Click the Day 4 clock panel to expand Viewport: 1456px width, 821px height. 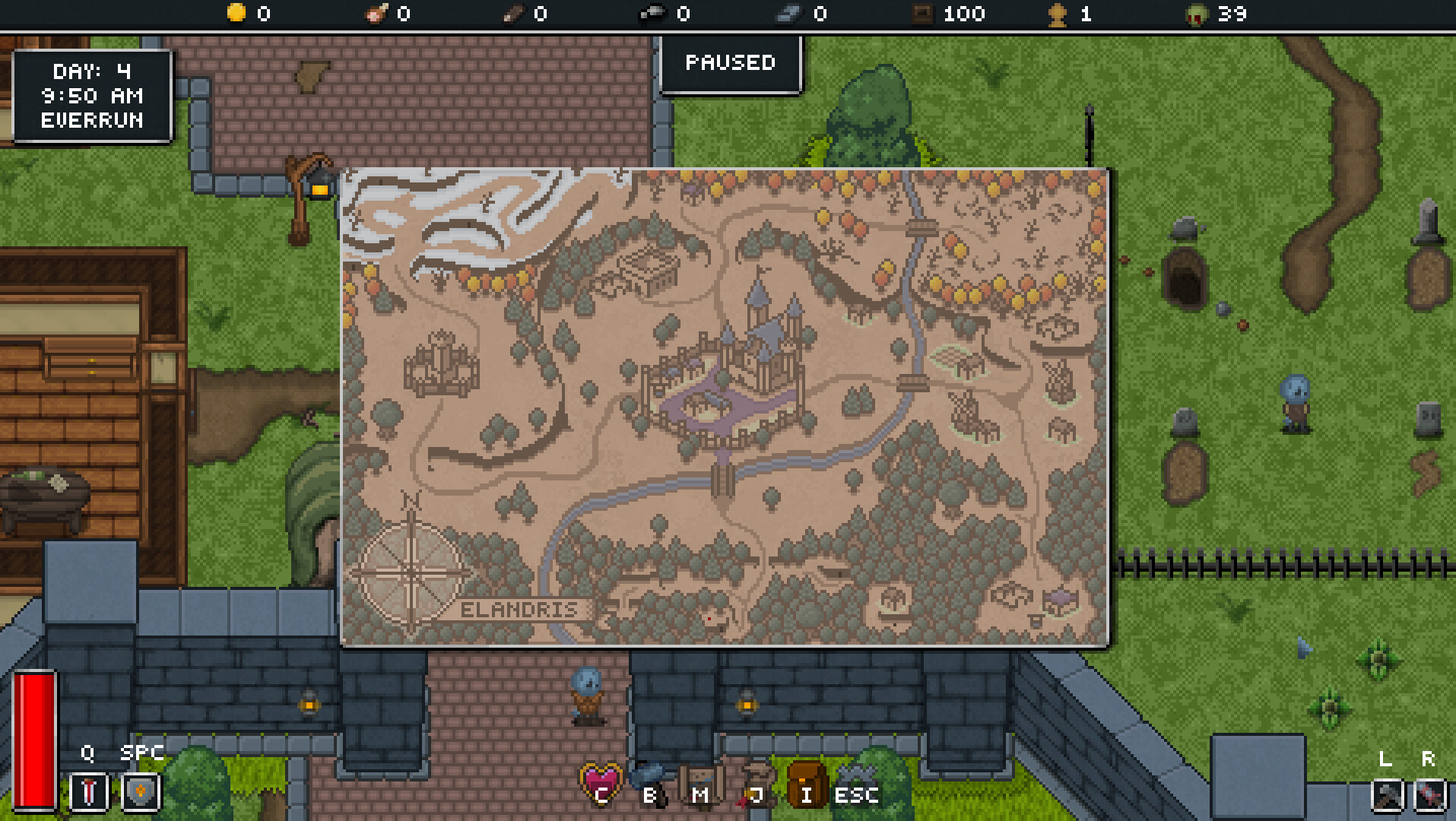(x=93, y=96)
